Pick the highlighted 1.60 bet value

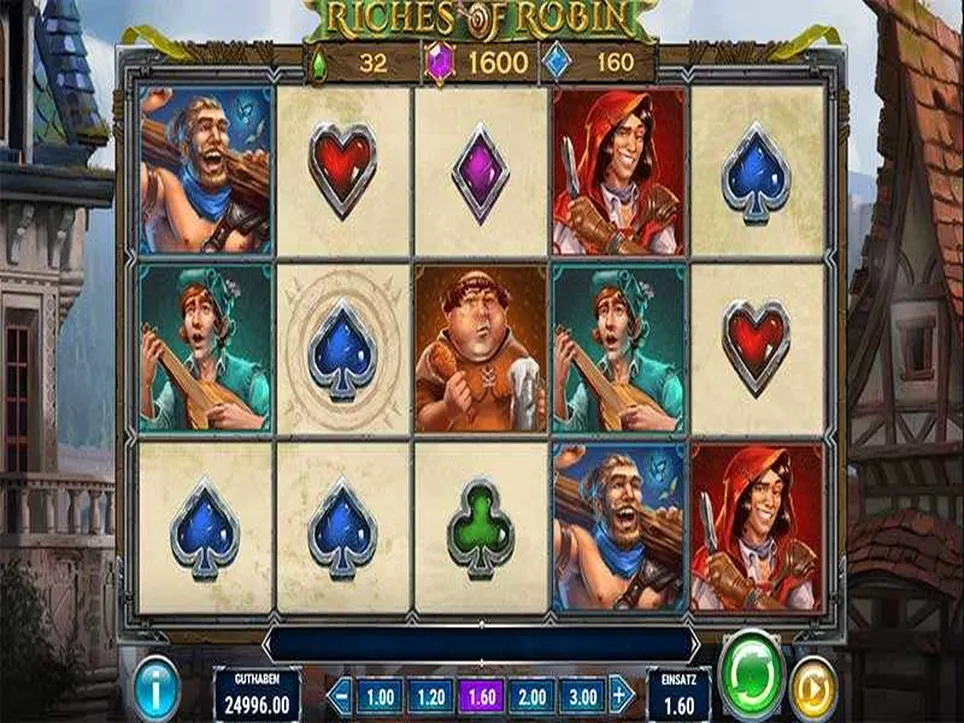(482, 694)
